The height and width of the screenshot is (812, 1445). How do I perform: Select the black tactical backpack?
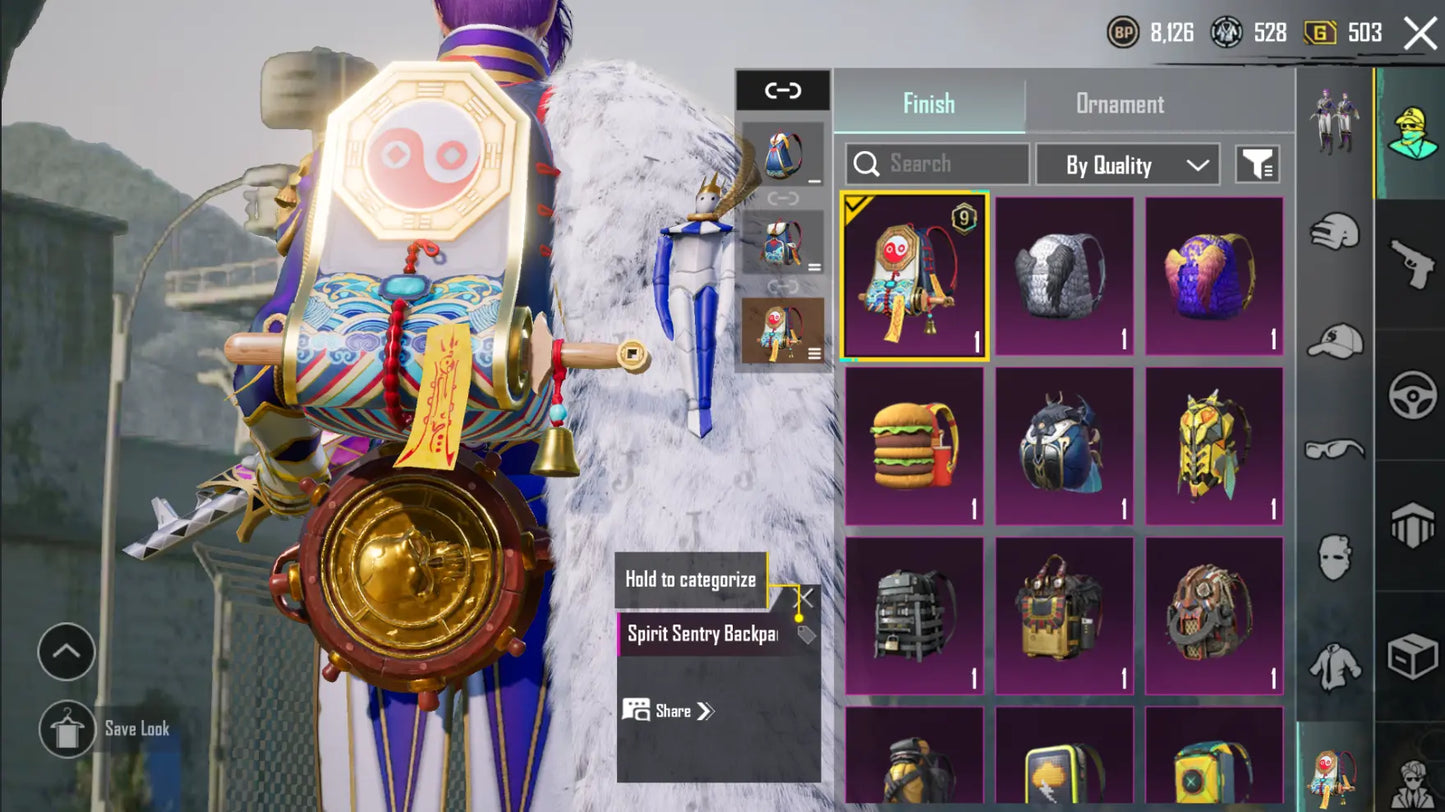pyautogui.click(x=914, y=616)
